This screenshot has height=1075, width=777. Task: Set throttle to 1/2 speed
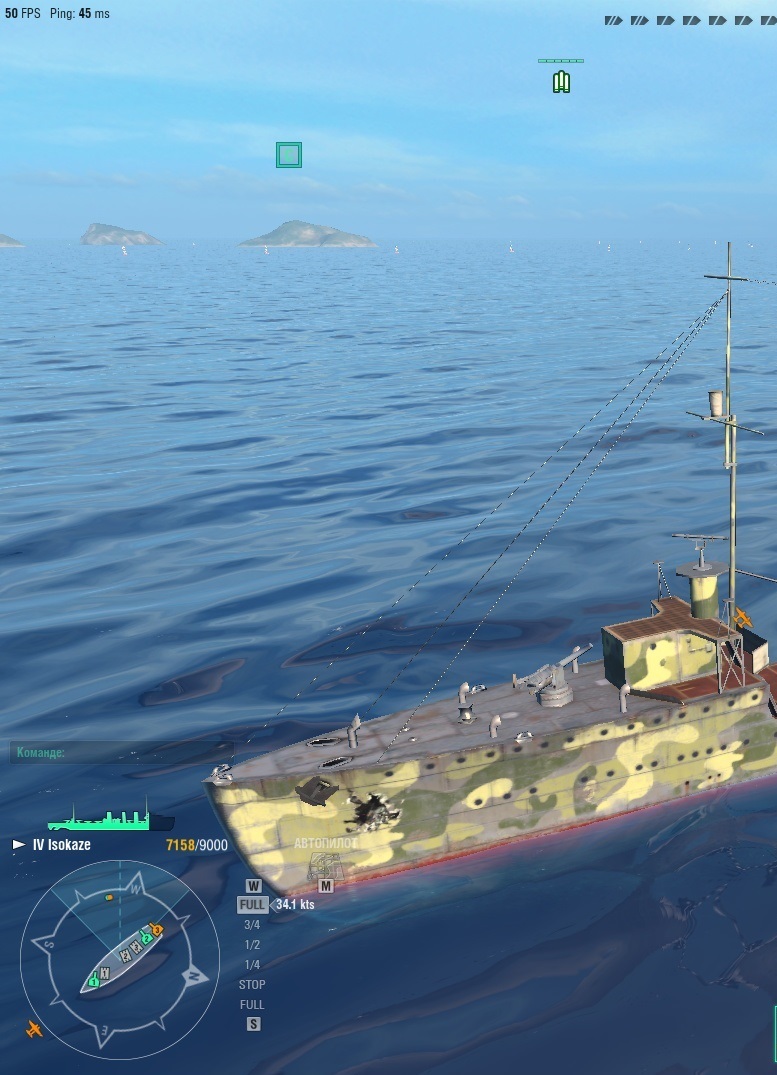252,945
